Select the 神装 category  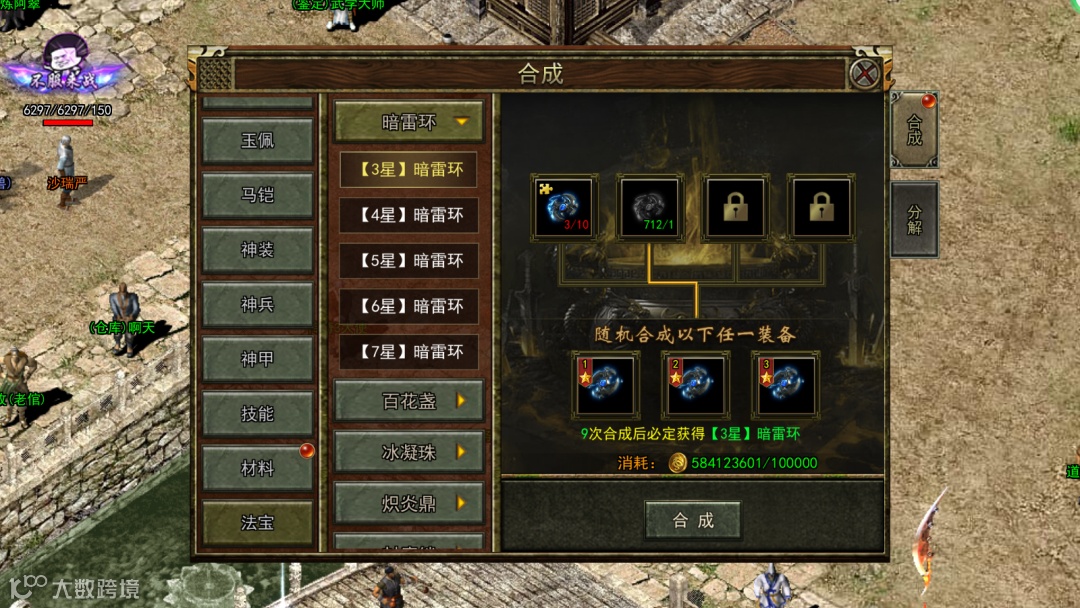pos(257,250)
